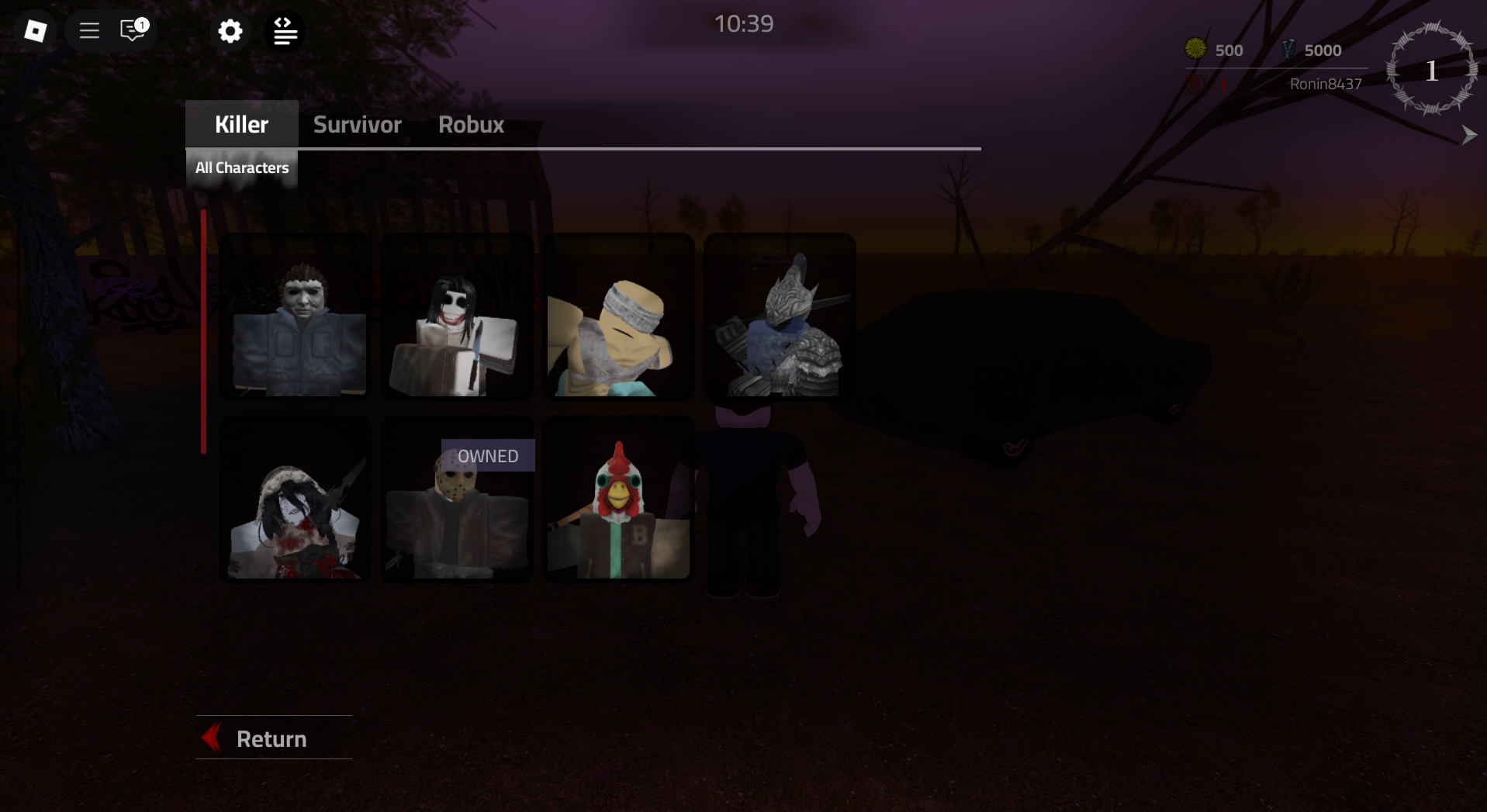Image resolution: width=1487 pixels, height=812 pixels.
Task: Click the red vertical scrollbar
Action: click(203, 330)
